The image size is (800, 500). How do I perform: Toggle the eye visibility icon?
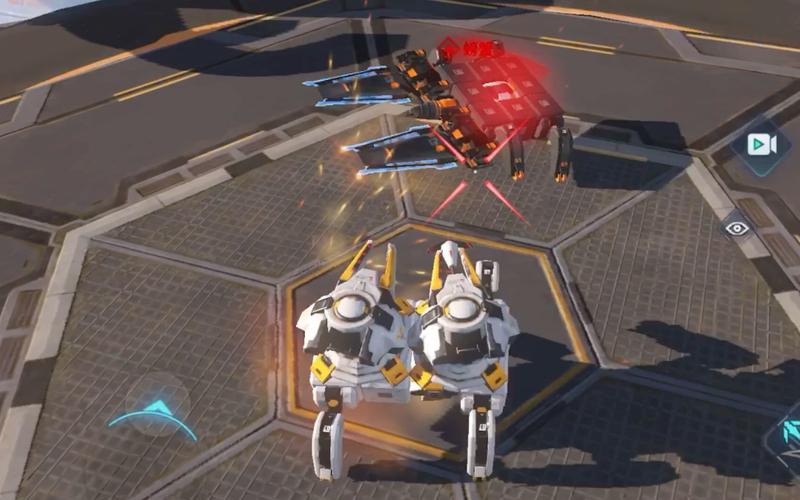737,228
